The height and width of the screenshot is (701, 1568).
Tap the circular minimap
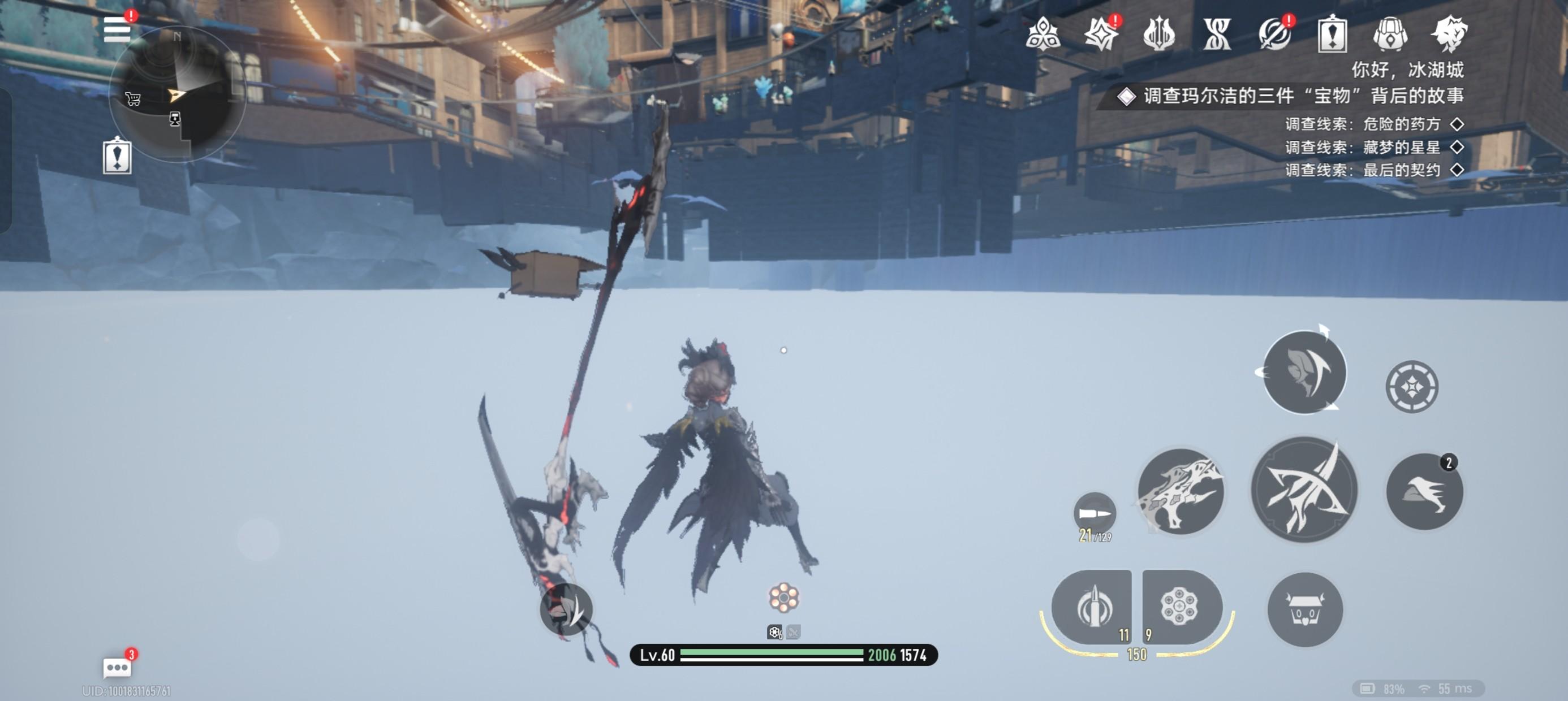(177, 94)
